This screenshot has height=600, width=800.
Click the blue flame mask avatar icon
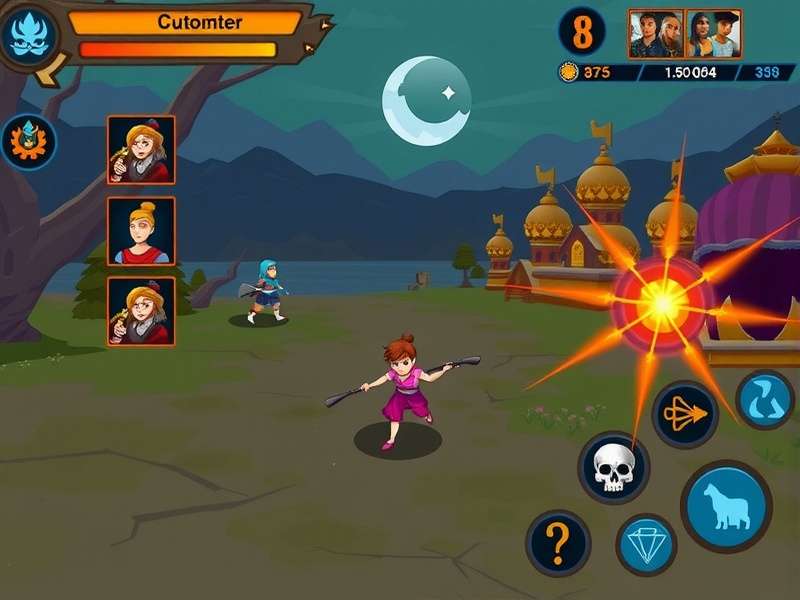pos(30,33)
